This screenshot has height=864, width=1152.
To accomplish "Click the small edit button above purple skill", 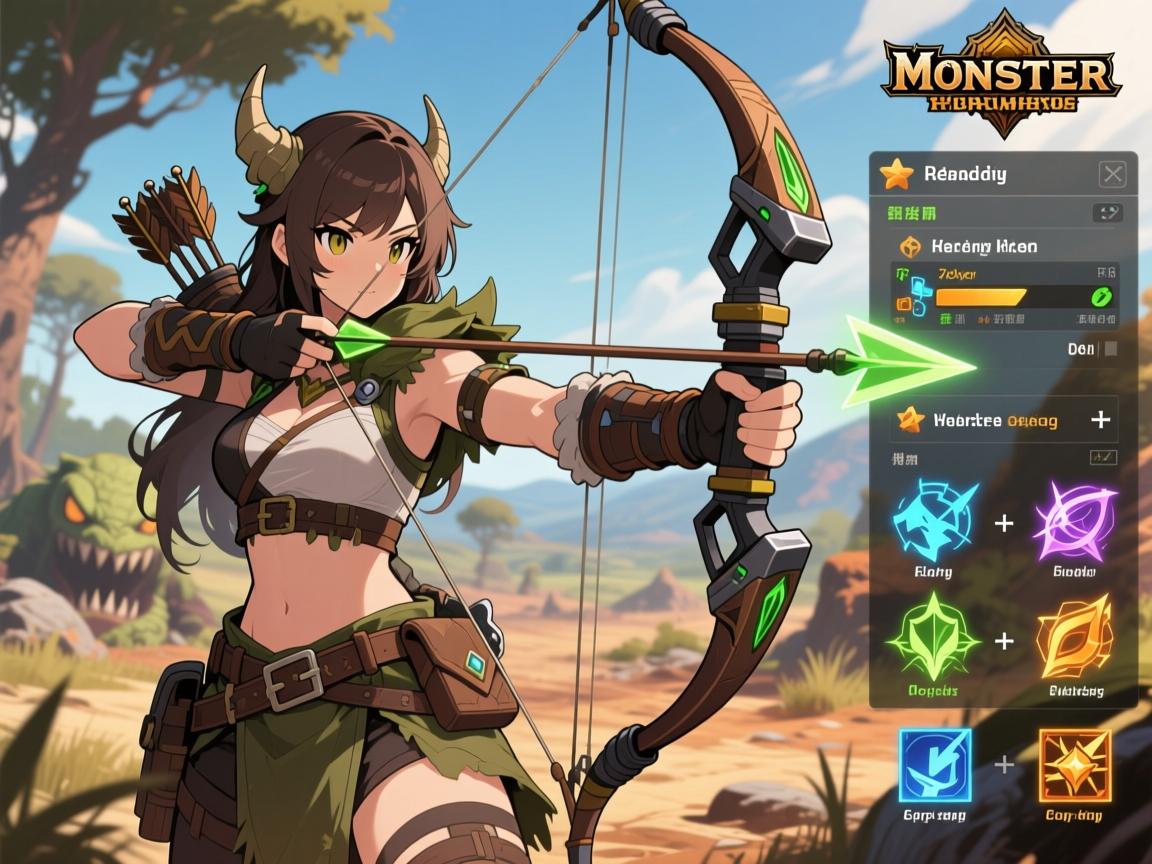I will 1101,457.
